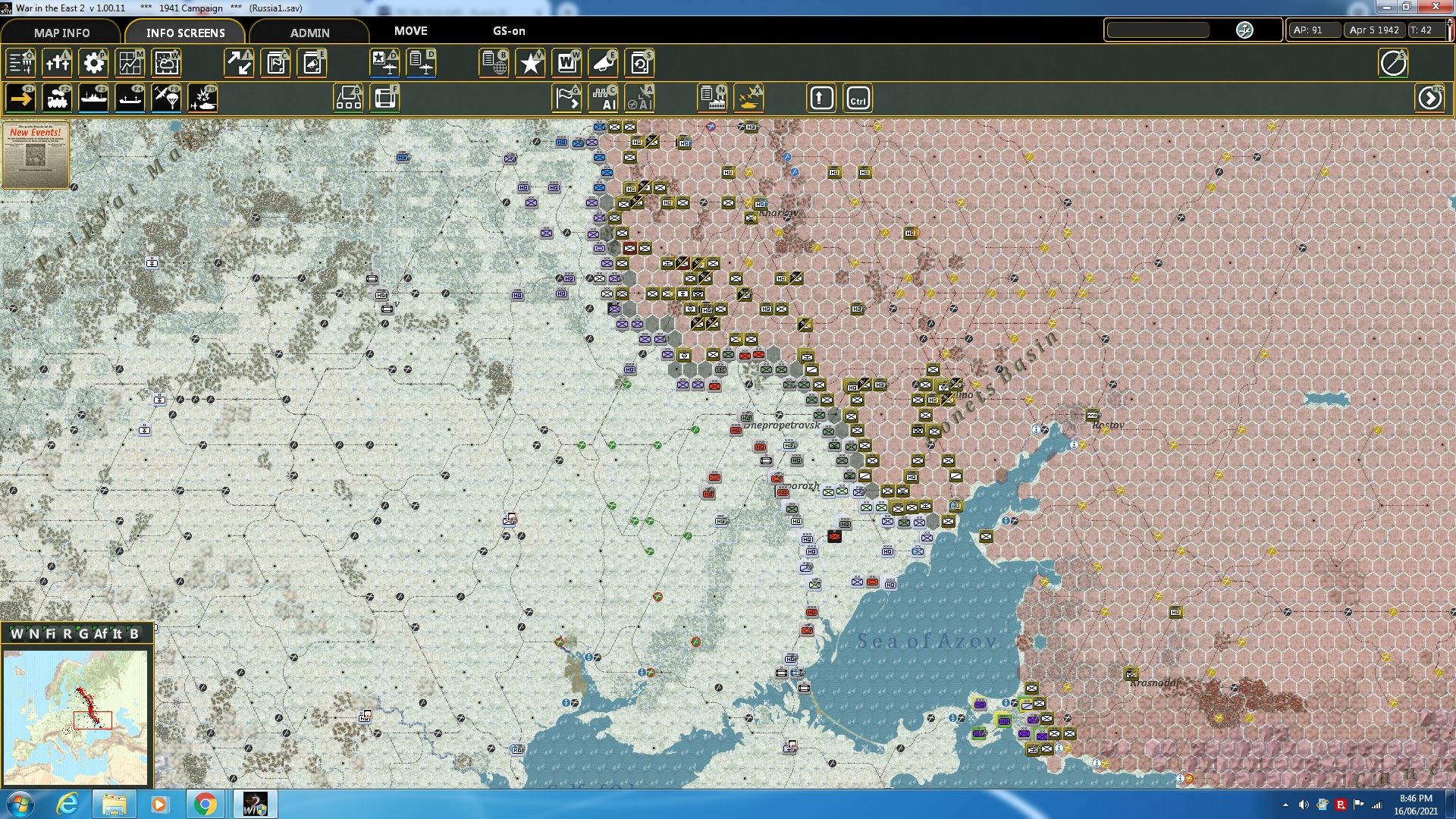Select rail transport mode (F2 train icon)
Image resolution: width=1456 pixels, height=819 pixels.
[x=57, y=98]
